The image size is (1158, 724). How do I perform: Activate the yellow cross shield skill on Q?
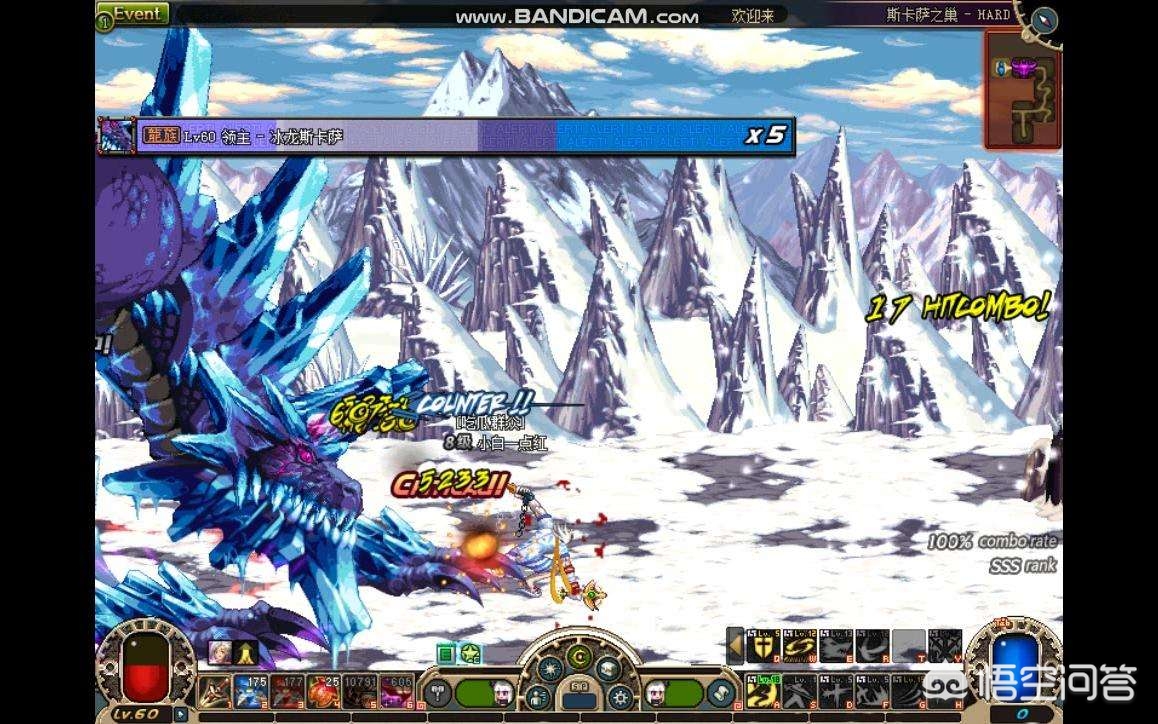pyautogui.click(x=763, y=648)
